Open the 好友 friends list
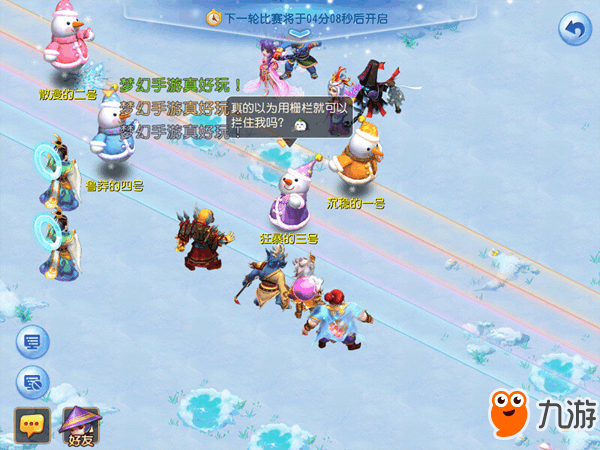Image resolution: width=600 pixels, height=450 pixels. [79, 425]
